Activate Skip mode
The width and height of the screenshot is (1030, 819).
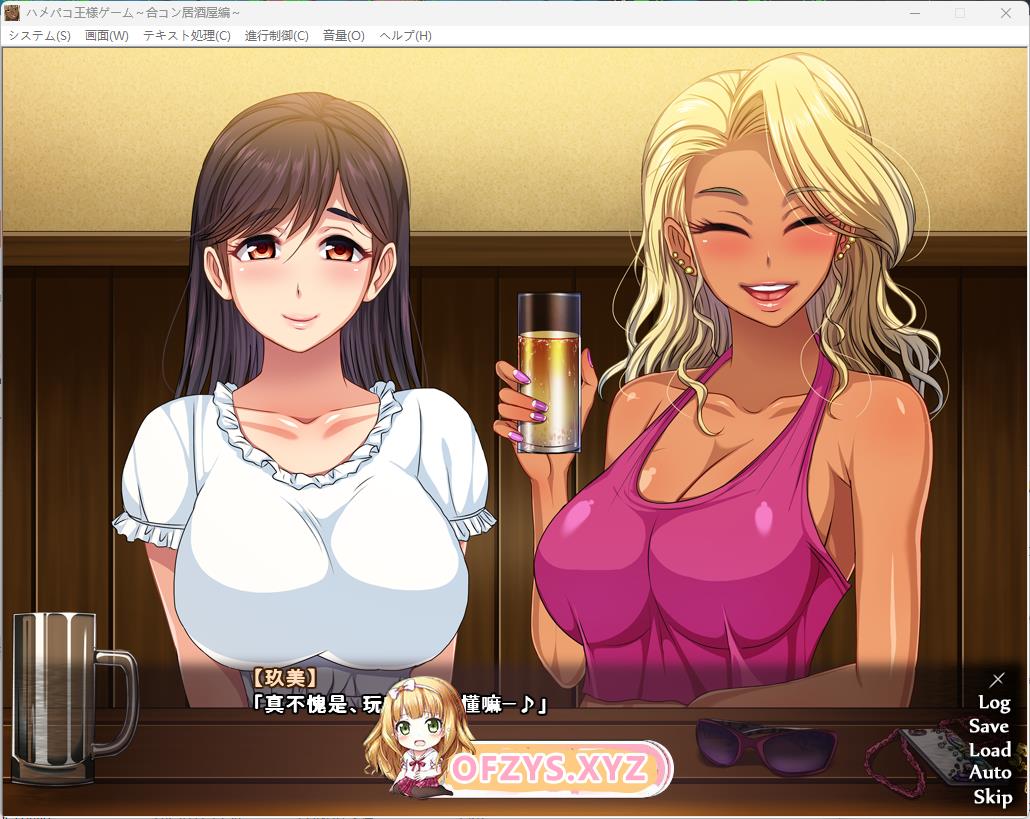pyautogui.click(x=993, y=797)
